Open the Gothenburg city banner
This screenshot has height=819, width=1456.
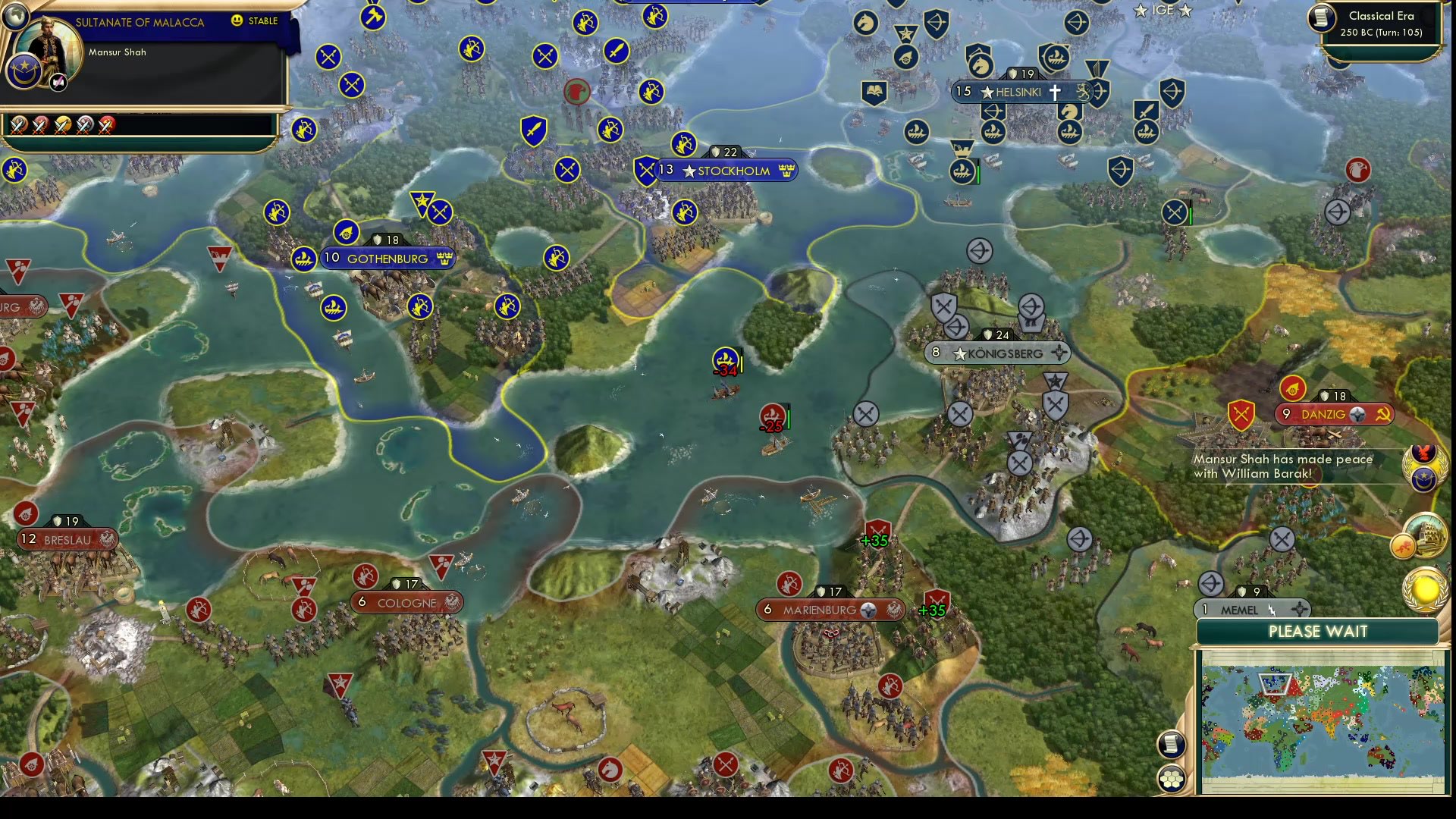point(388,258)
